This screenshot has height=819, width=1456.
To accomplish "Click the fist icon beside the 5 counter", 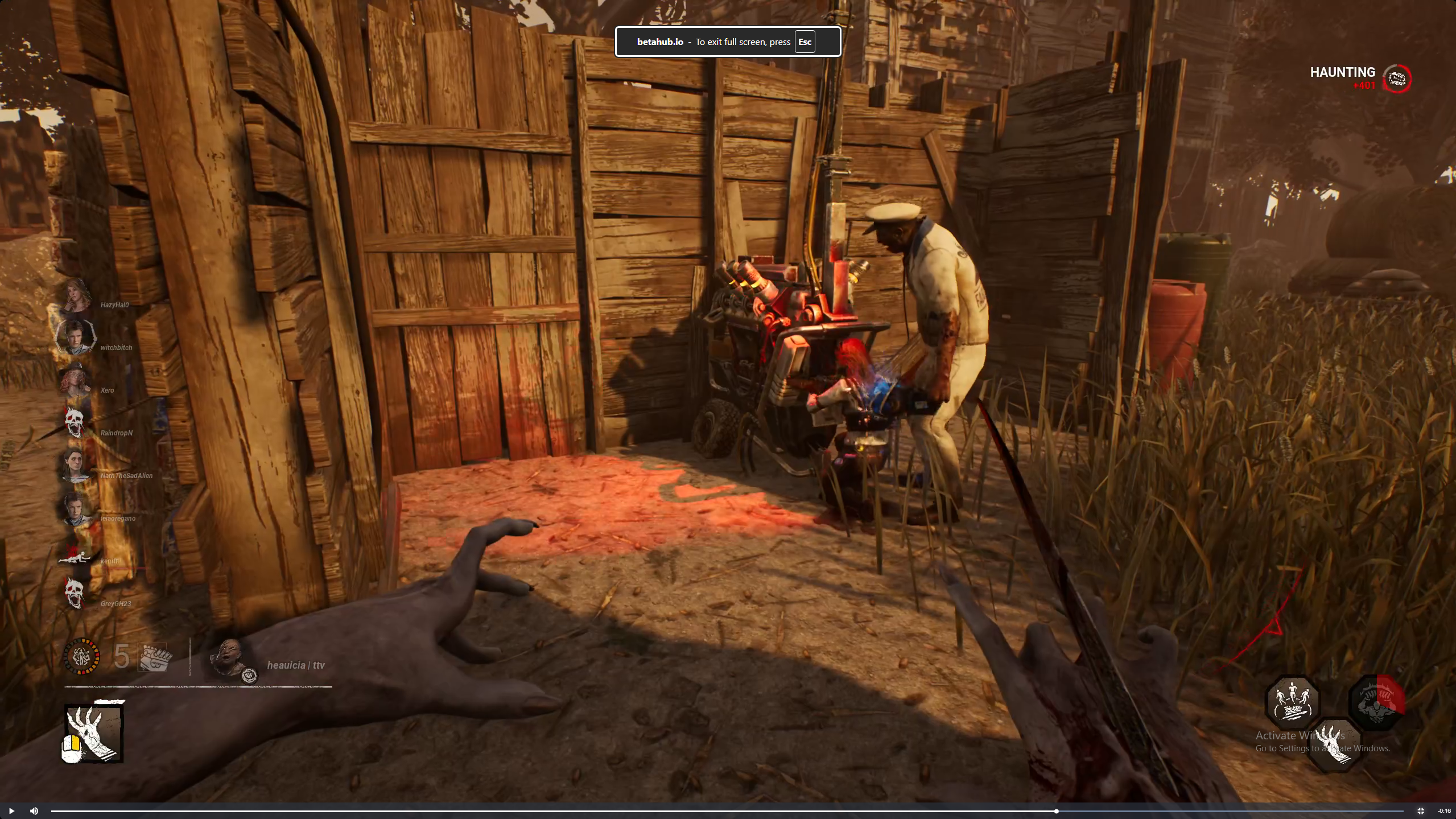I will pyautogui.click(x=155, y=658).
